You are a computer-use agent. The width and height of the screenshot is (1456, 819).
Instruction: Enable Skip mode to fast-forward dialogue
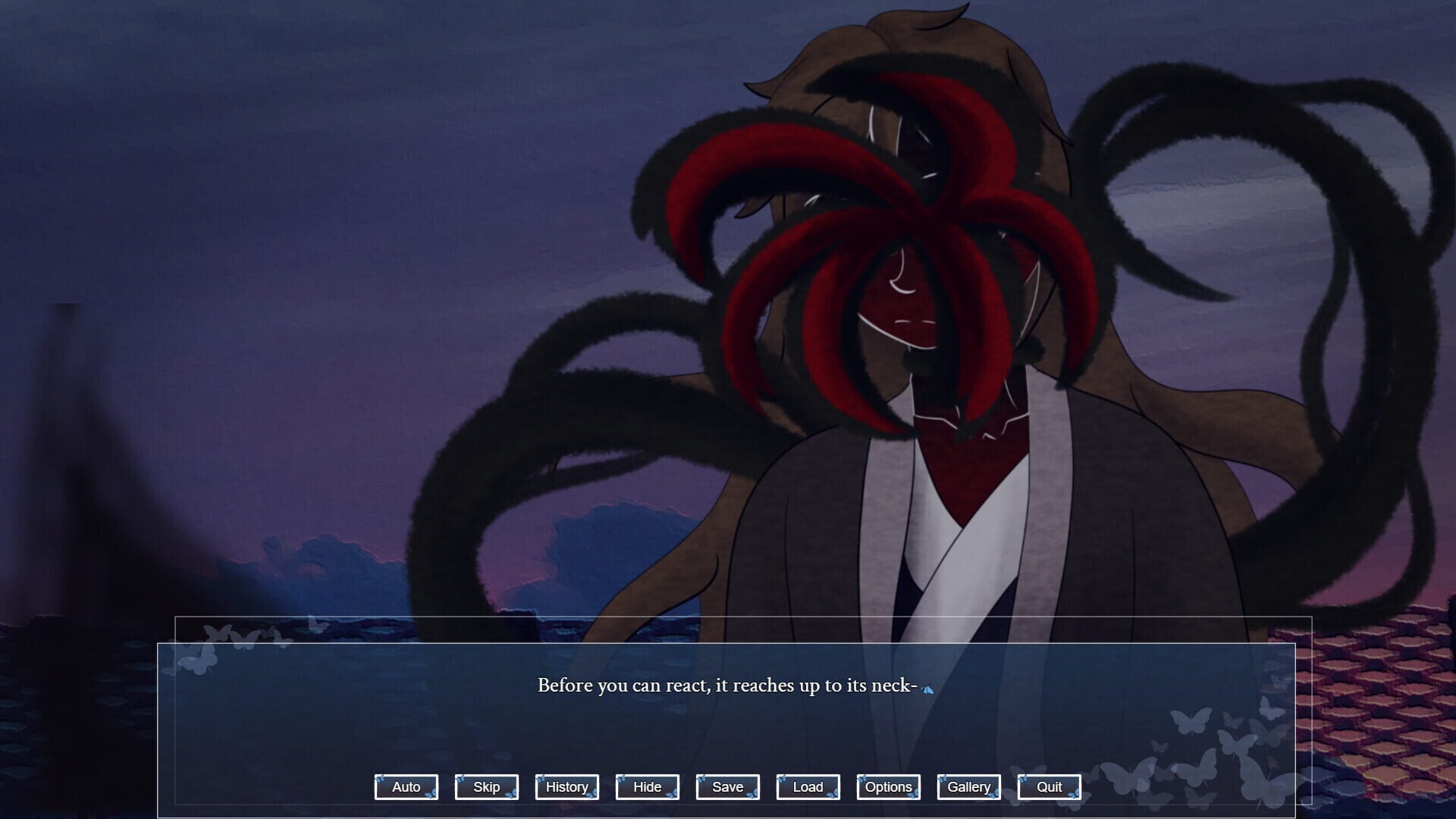[486, 786]
